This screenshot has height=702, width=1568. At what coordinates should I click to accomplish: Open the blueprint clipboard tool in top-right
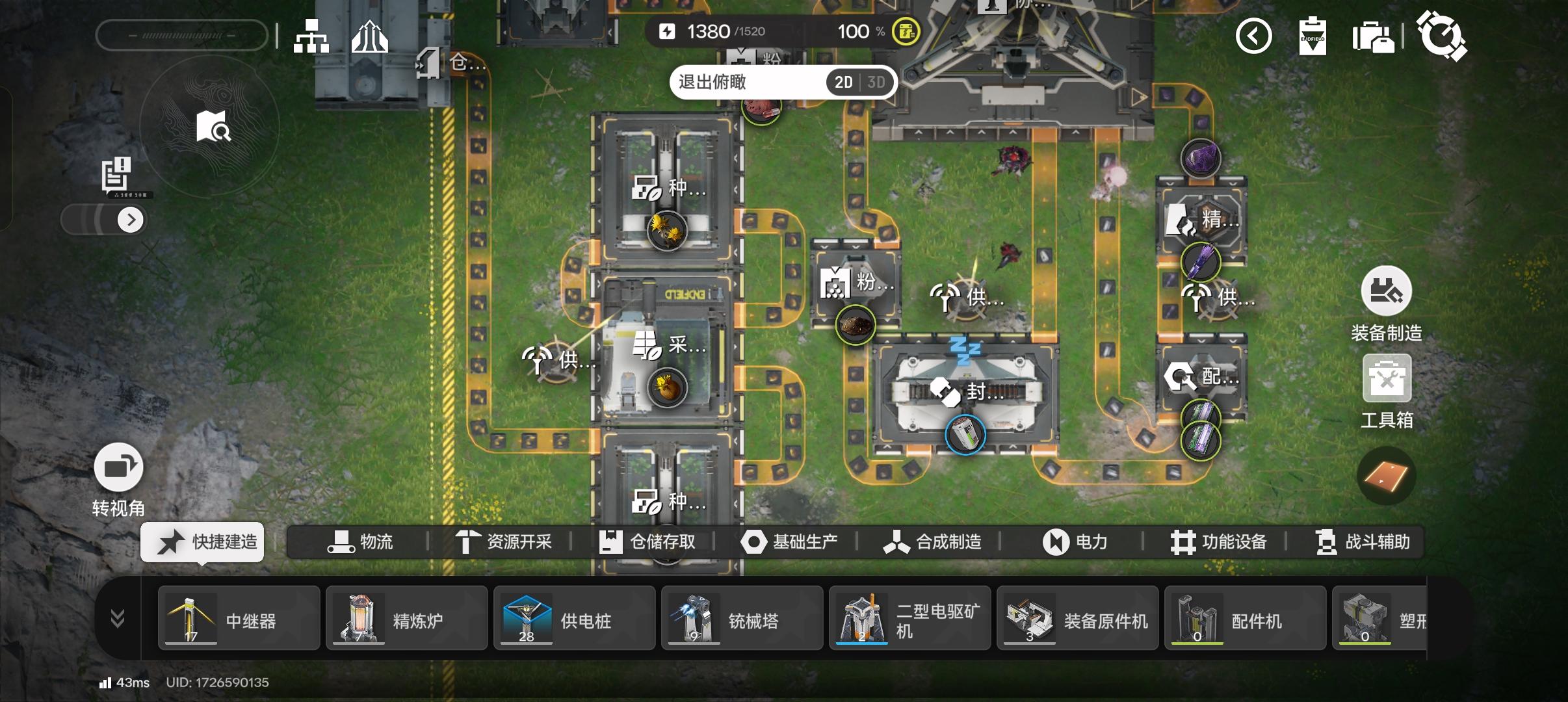1313,36
